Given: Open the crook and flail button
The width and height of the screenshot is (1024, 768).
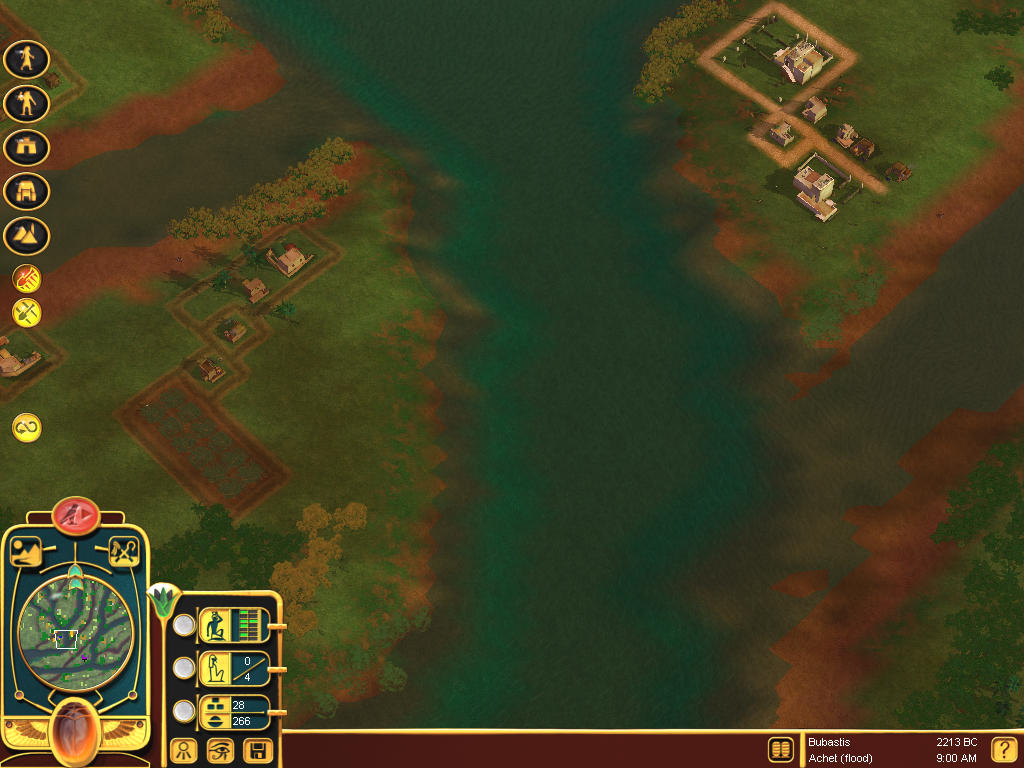Looking at the screenshot, I should tap(123, 551).
